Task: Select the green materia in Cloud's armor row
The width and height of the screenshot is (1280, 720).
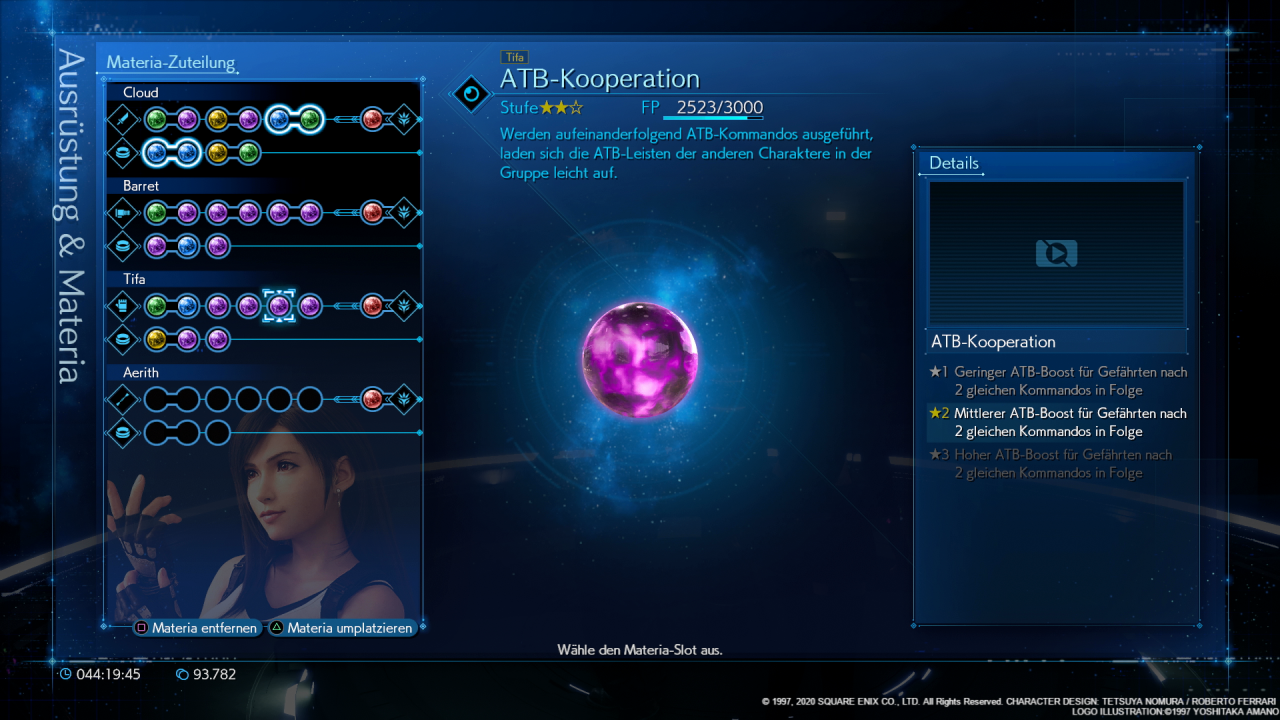Action: tap(249, 153)
